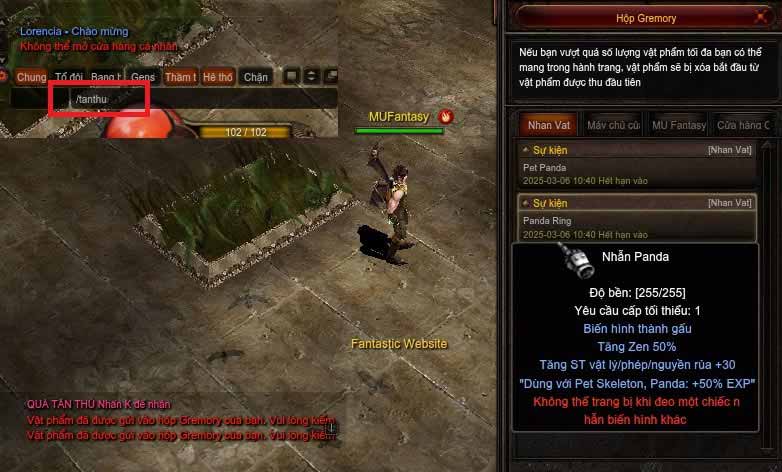Select the Bang chat channel tab
The width and height of the screenshot is (782, 472).
coord(105,77)
